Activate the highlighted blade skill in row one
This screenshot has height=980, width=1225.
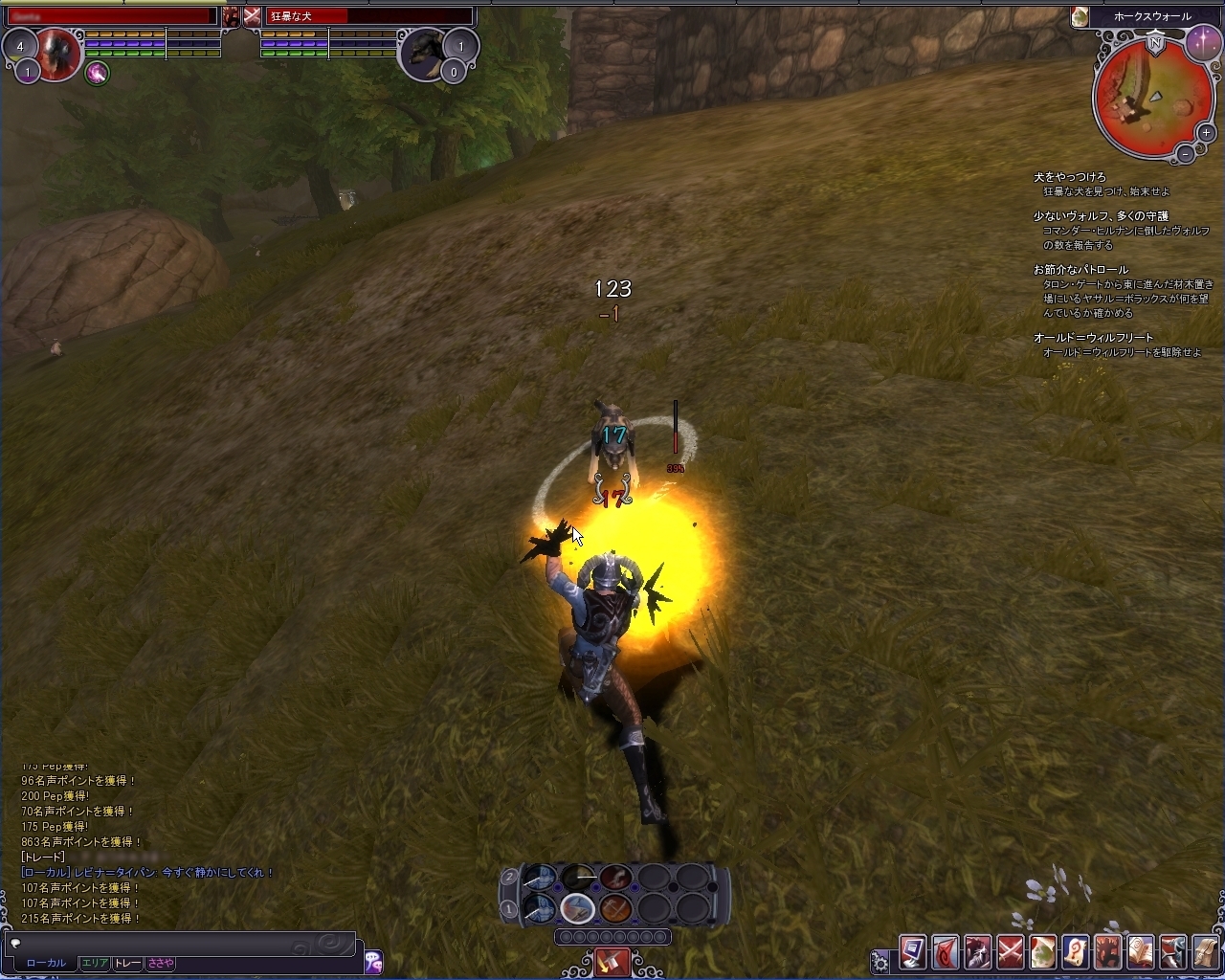tap(577, 907)
